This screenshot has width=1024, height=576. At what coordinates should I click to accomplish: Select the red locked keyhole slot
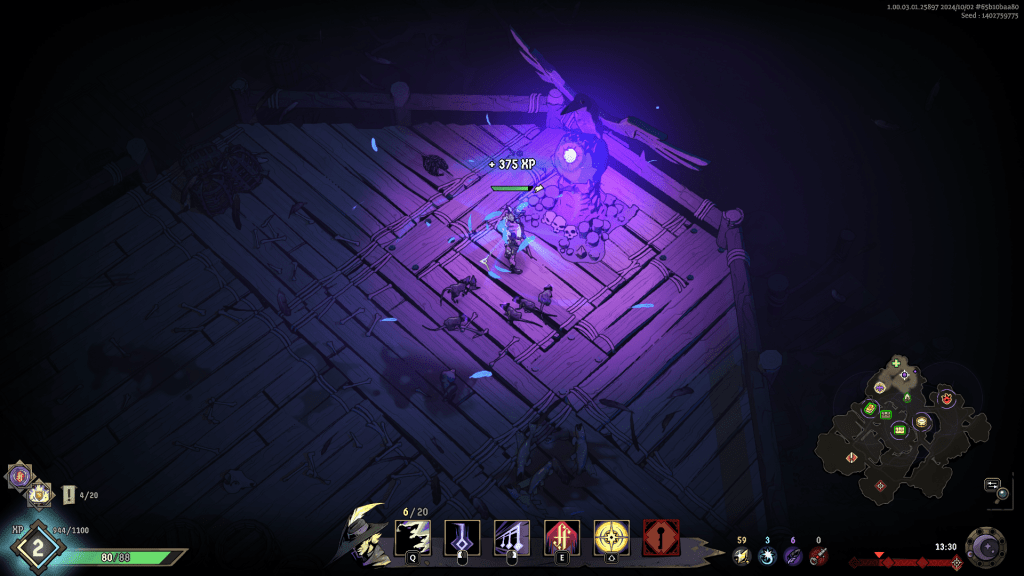[x=662, y=537]
